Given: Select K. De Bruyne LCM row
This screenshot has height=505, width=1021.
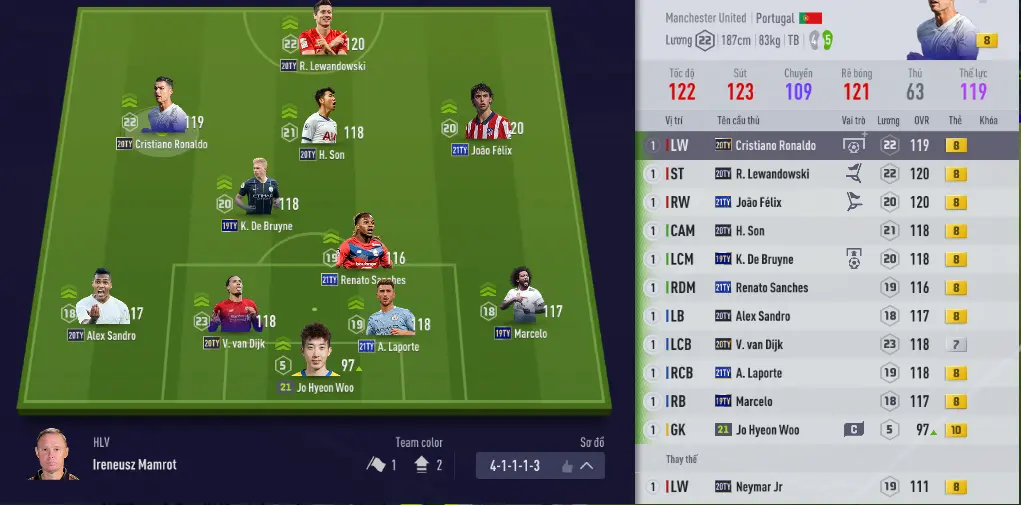Looking at the screenshot, I should click(764, 260).
